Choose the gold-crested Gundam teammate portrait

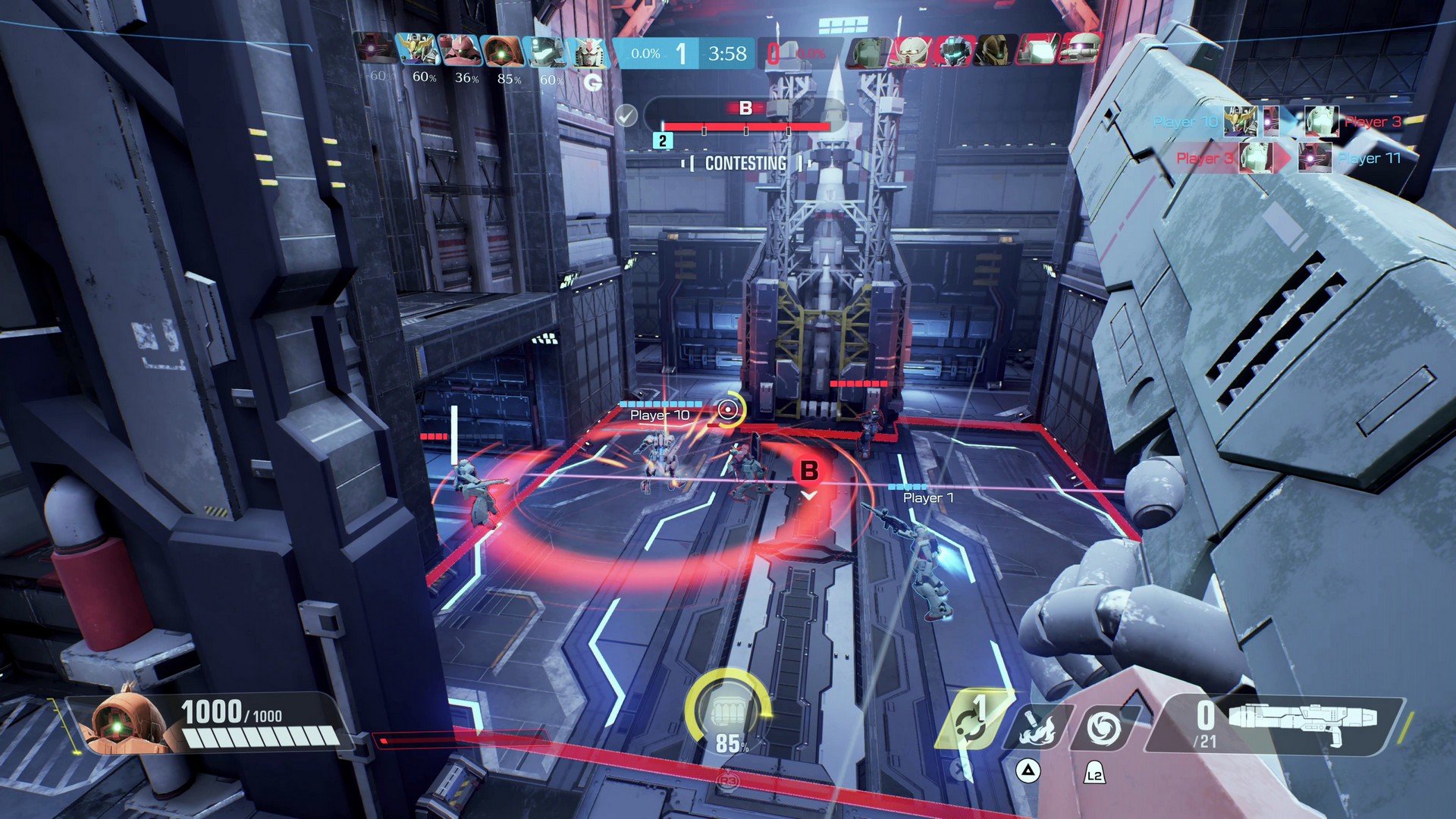[x=417, y=52]
